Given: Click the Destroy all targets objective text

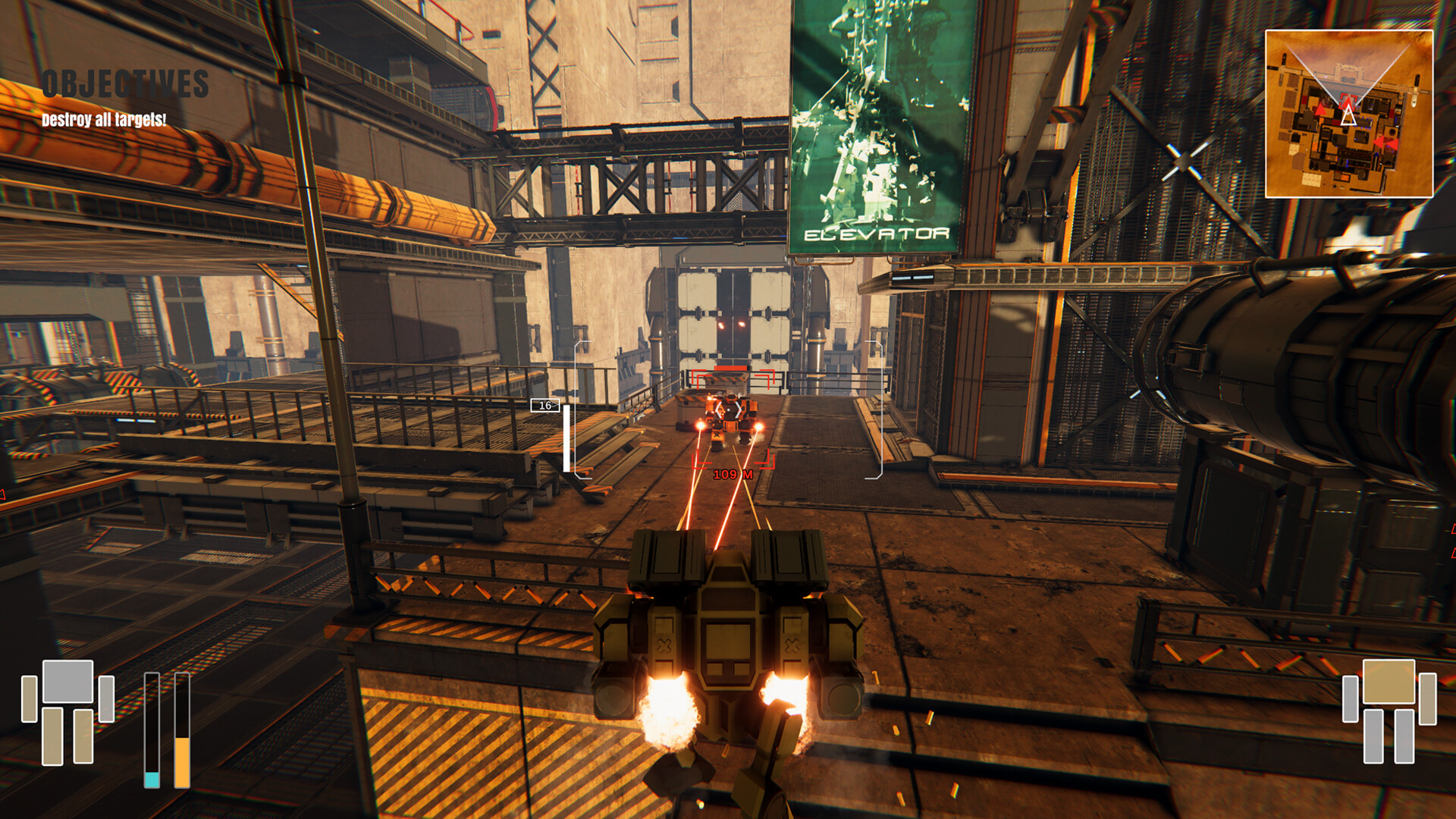Looking at the screenshot, I should coord(102,118).
